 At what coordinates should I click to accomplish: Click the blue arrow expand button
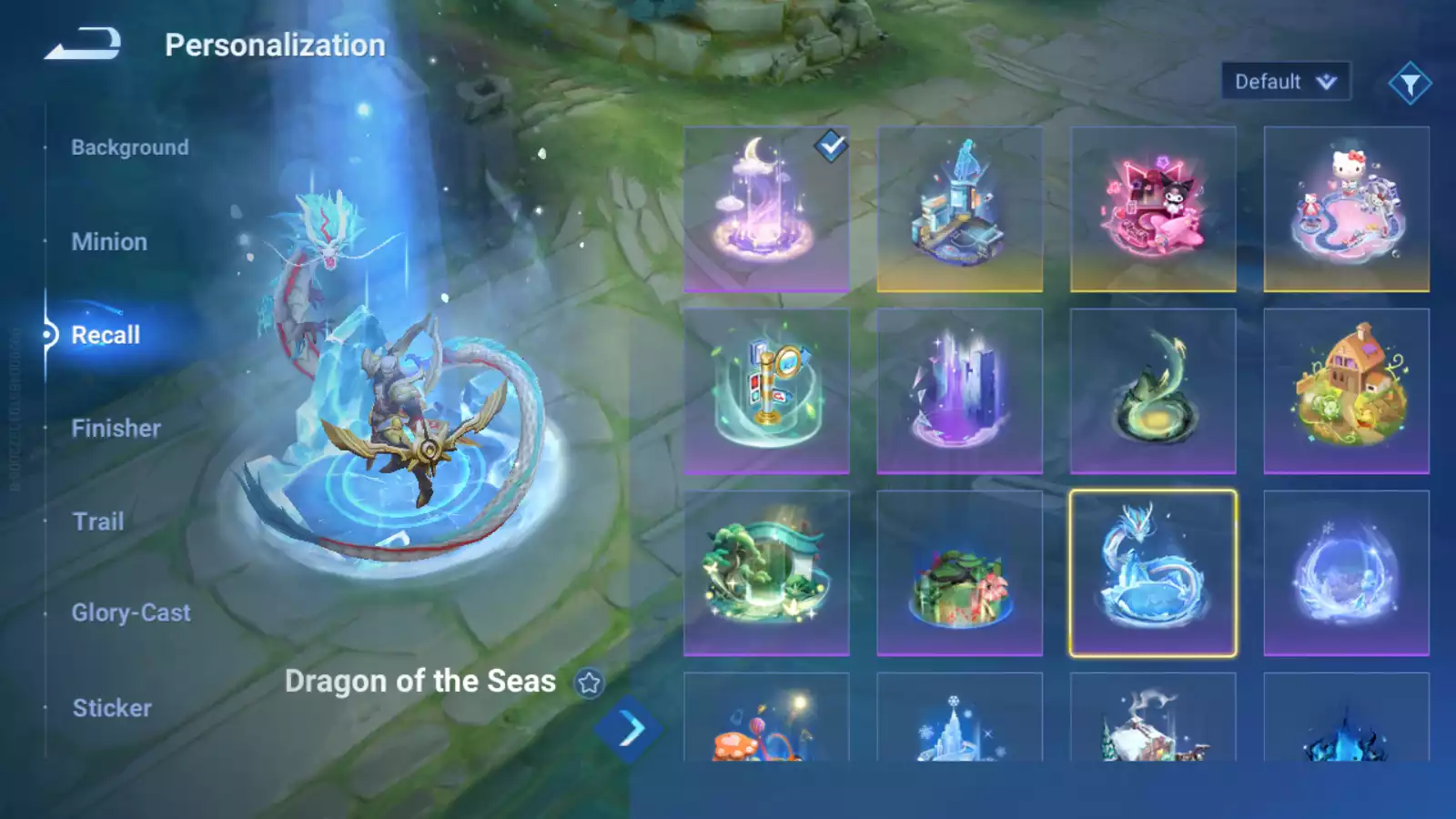[x=630, y=729]
